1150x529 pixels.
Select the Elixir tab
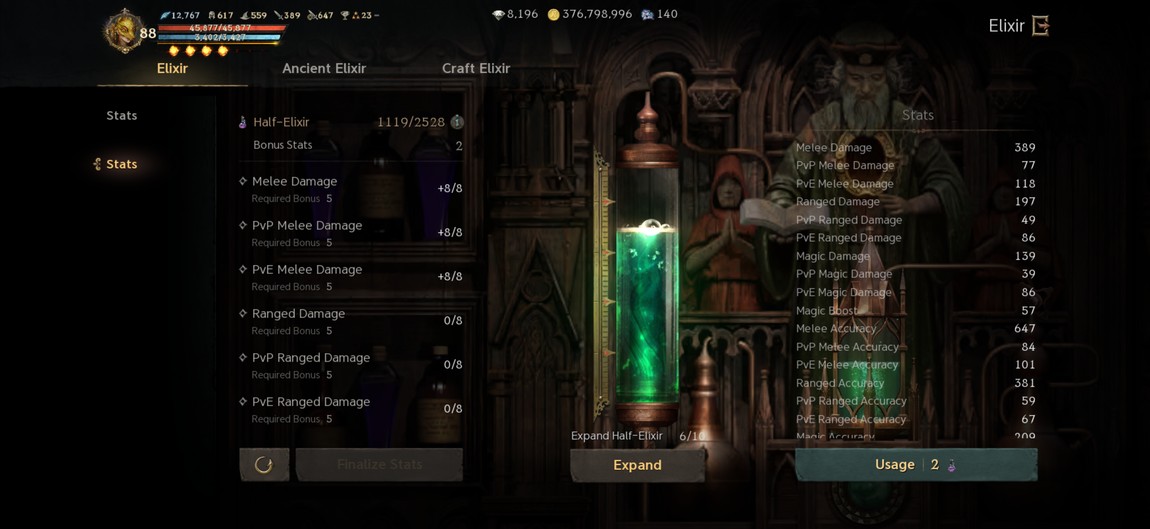172,68
